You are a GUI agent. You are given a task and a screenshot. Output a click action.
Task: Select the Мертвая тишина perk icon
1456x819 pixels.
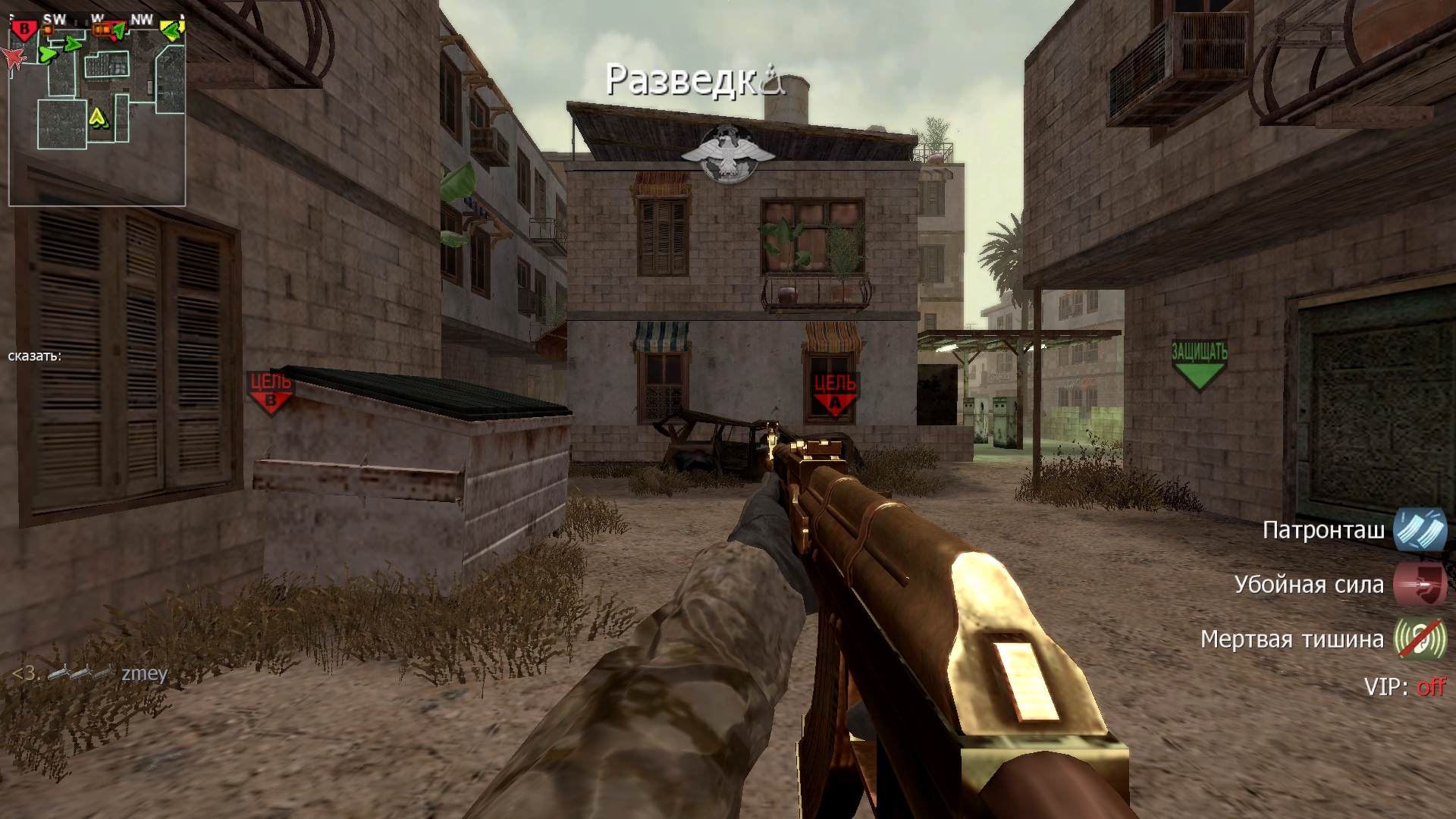[1420, 639]
